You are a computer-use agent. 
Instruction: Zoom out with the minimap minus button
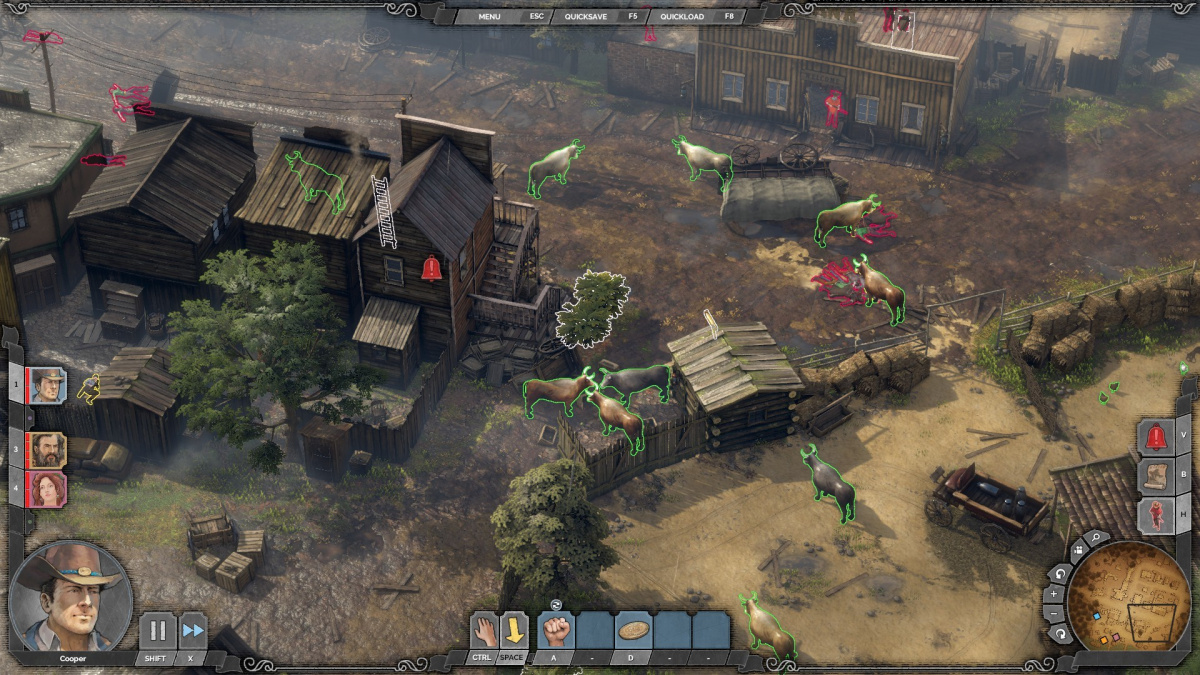tap(1054, 614)
